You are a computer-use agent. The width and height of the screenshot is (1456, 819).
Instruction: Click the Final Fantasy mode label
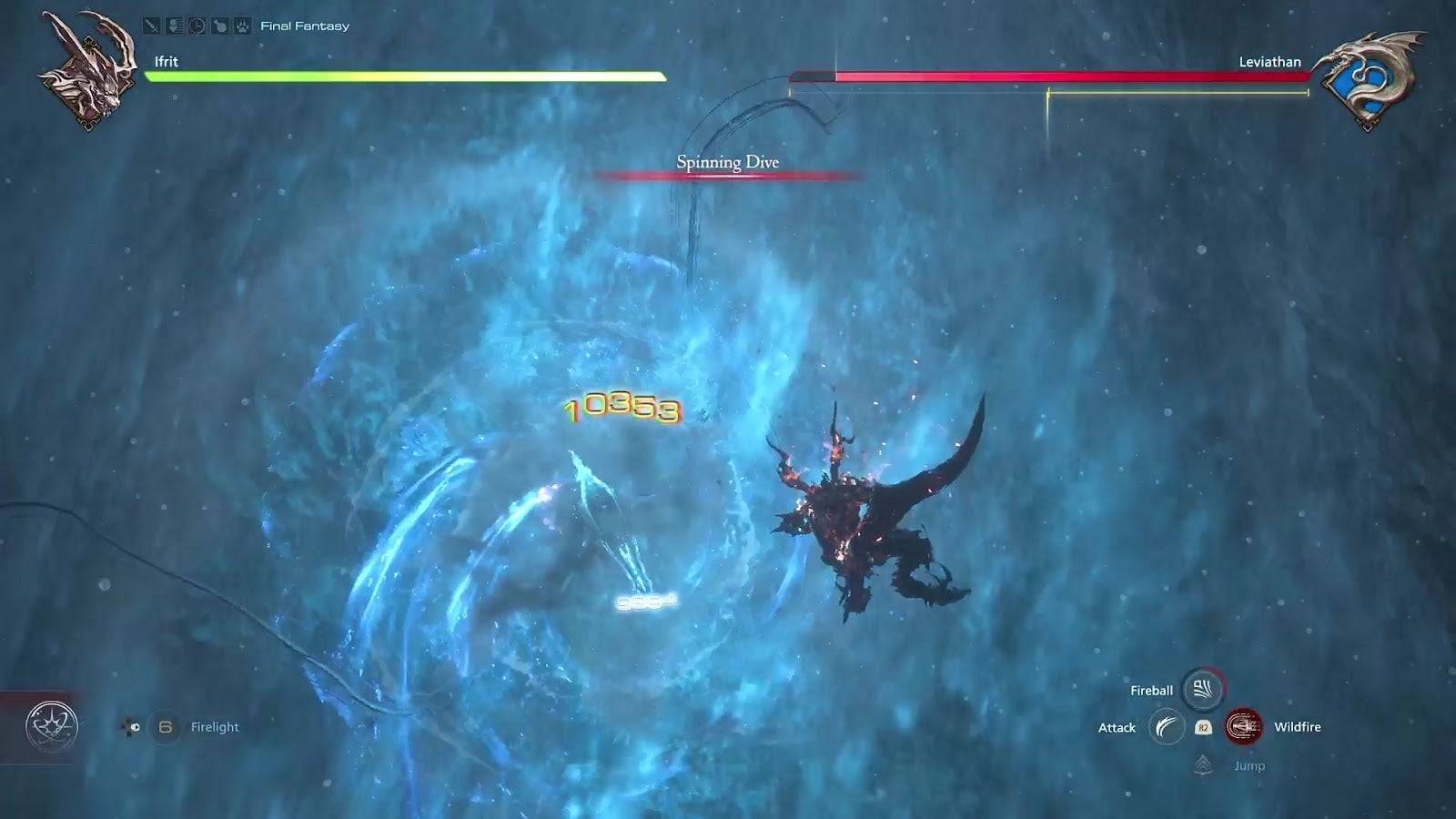click(x=304, y=25)
